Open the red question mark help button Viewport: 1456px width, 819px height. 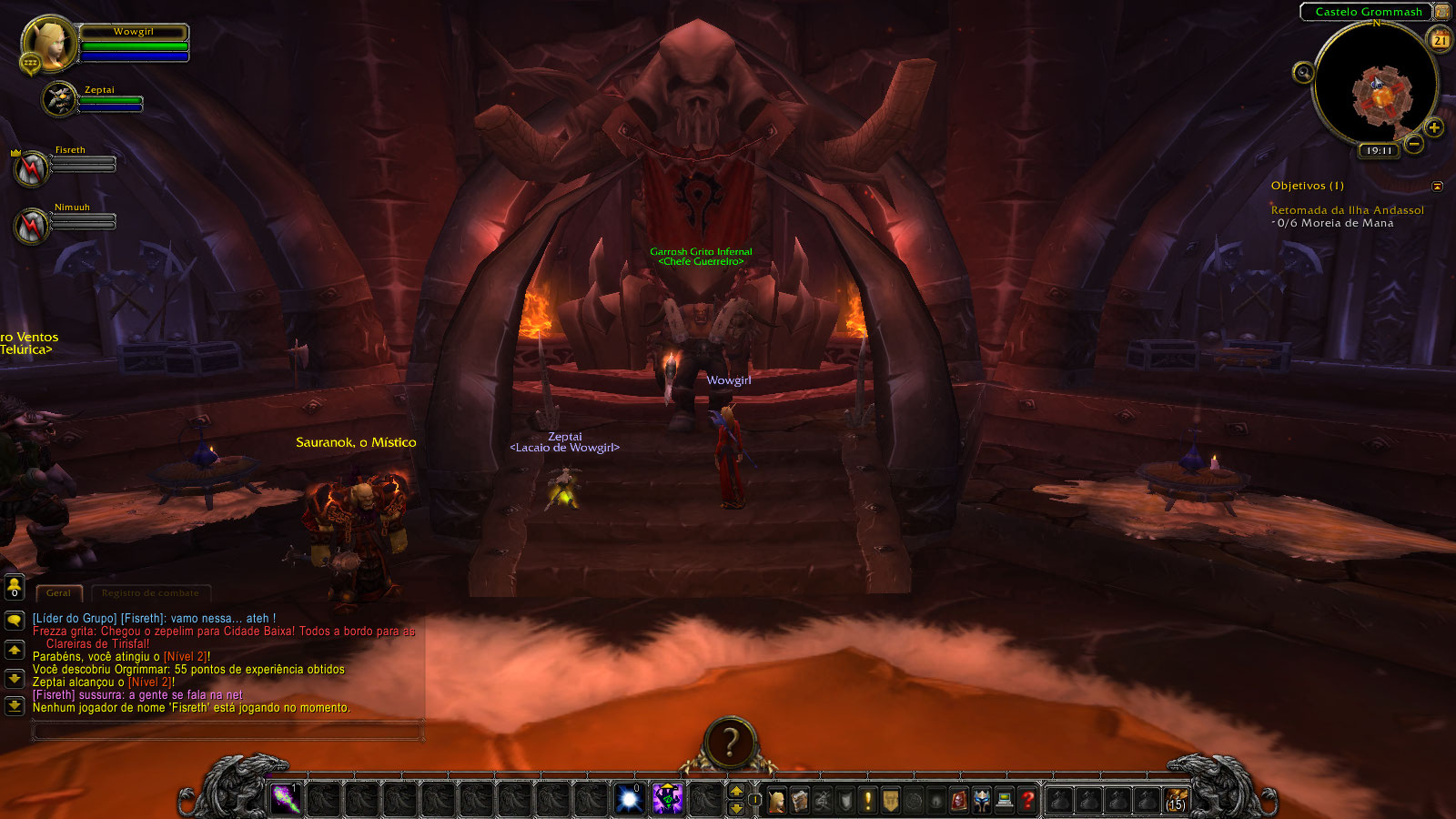pos(1027,800)
